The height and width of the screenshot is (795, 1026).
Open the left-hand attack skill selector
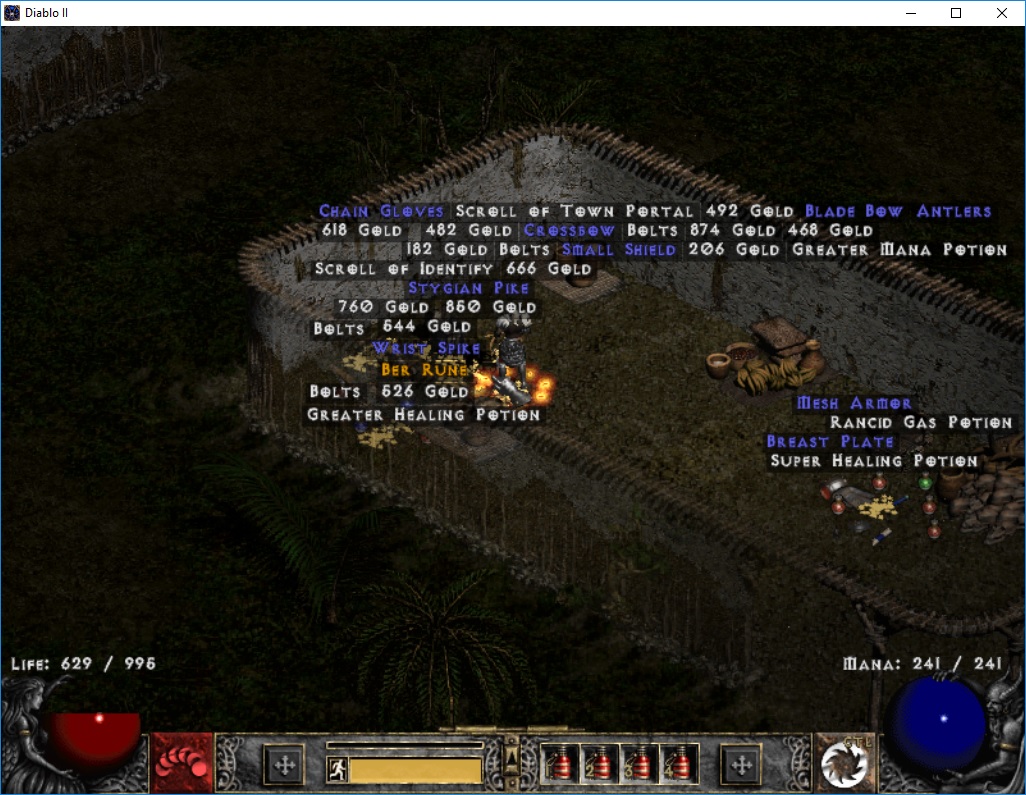point(182,764)
